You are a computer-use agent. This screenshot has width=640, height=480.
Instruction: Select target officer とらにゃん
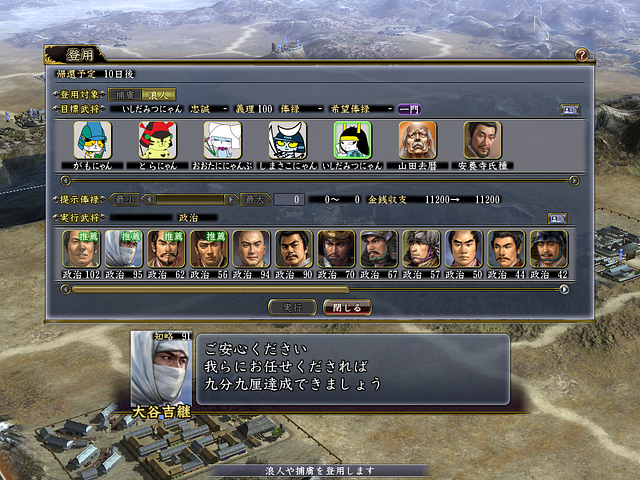[x=158, y=141]
